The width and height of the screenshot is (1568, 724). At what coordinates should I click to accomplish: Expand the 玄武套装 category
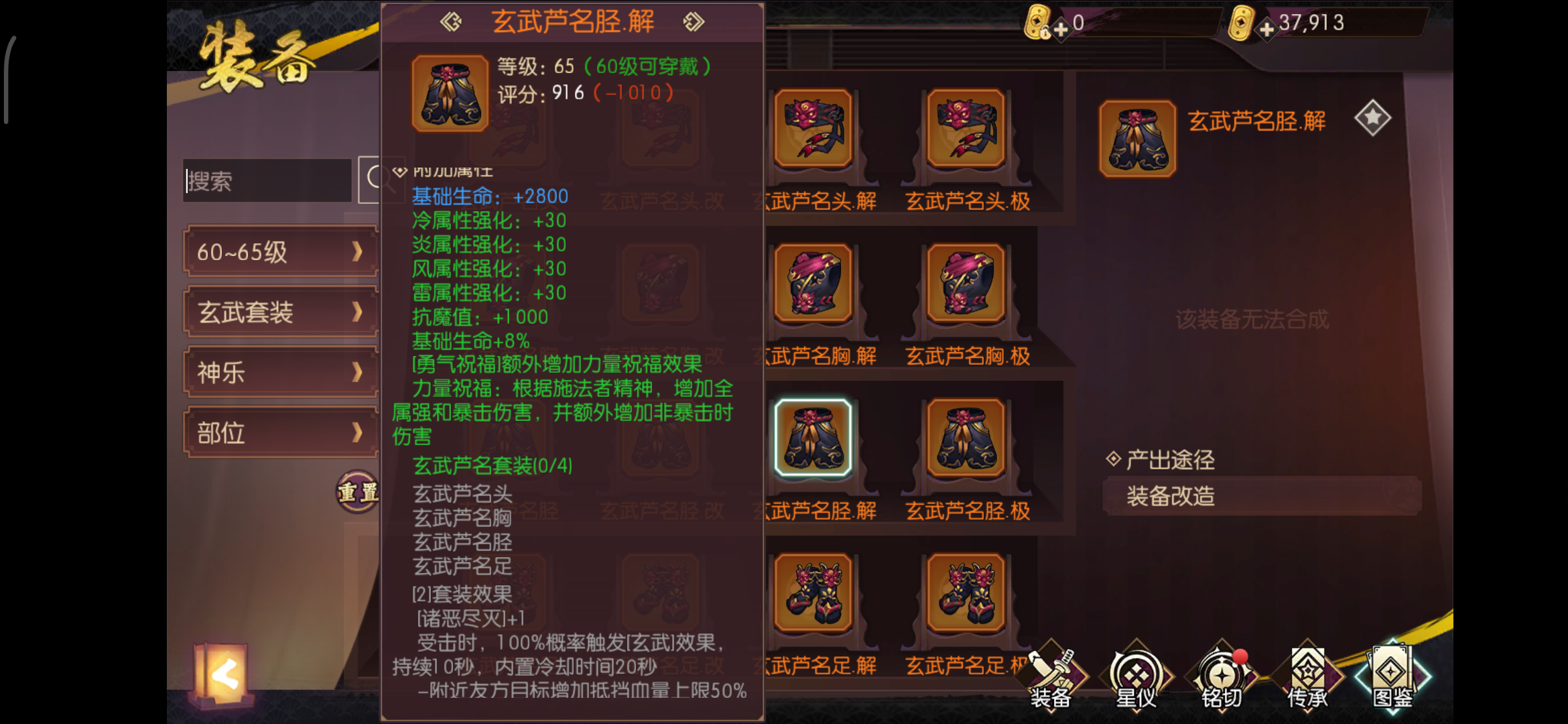(x=280, y=312)
